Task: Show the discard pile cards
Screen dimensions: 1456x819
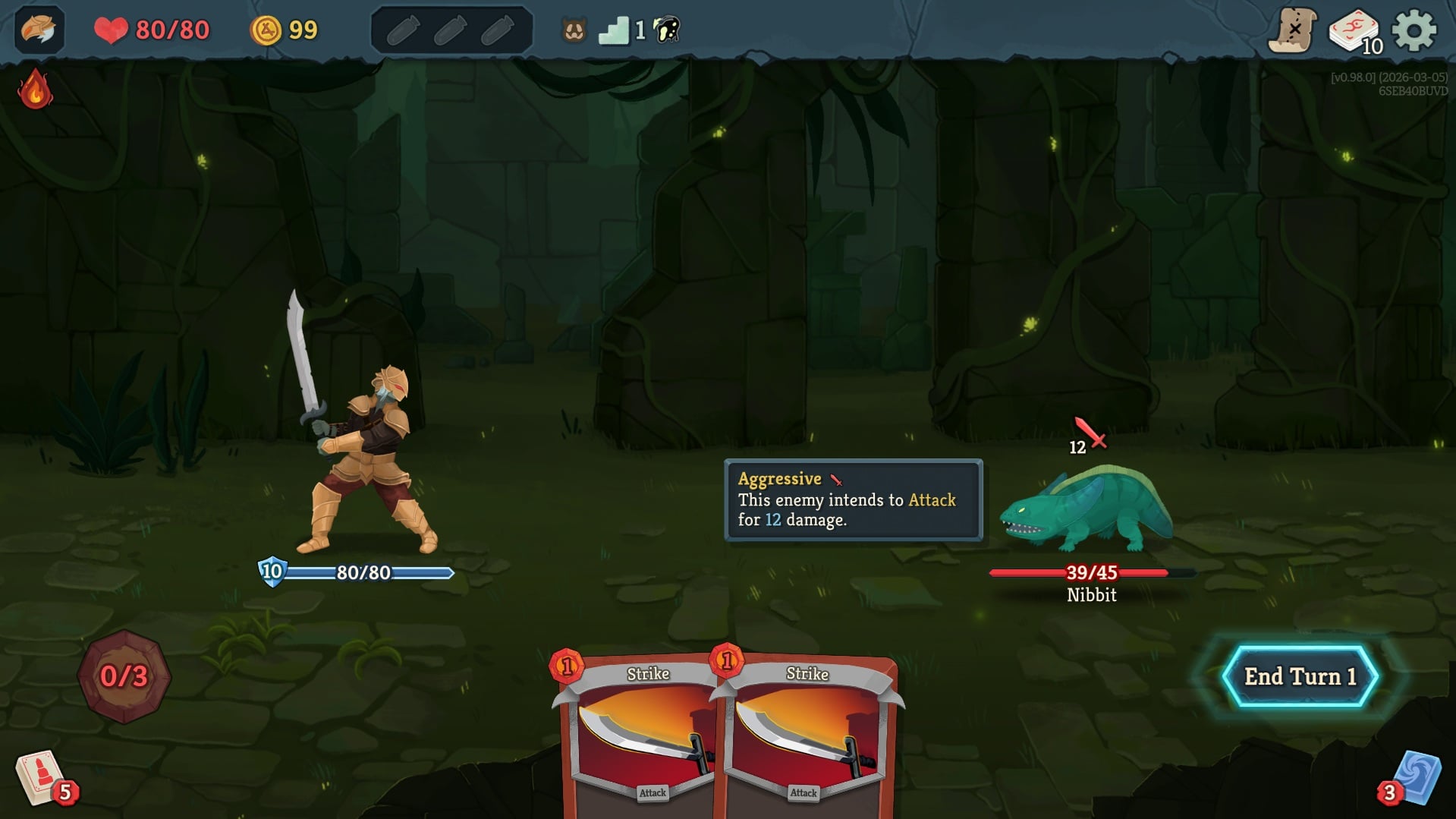Action: 1415,778
